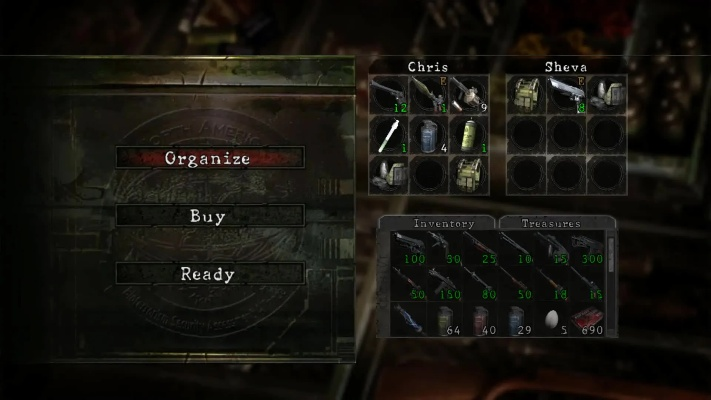Select Sheva's equipped silver pistol
Screen dimensions: 711x400
(x=566, y=94)
